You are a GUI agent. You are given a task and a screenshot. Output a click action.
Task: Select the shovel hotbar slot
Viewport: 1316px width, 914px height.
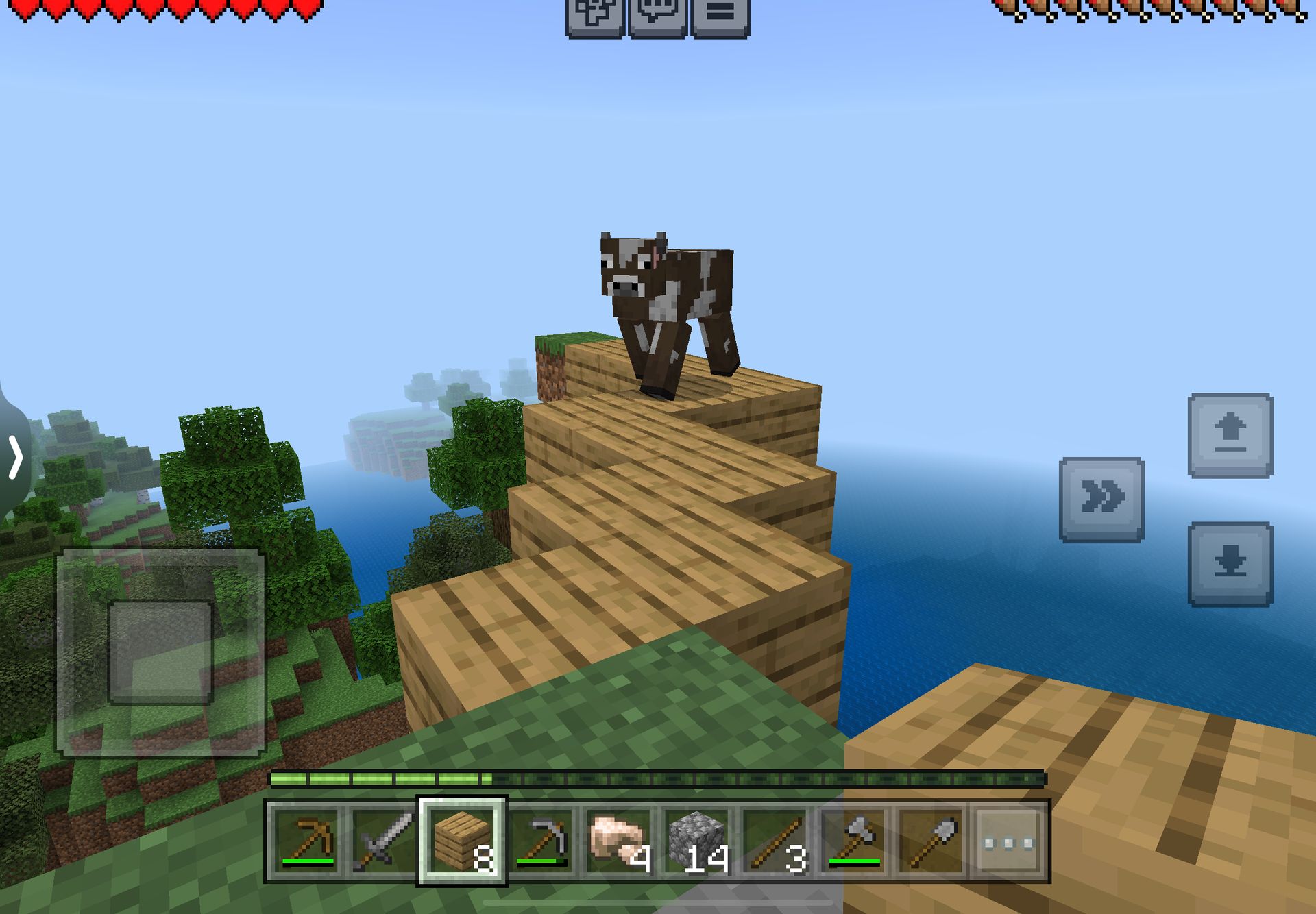932,841
